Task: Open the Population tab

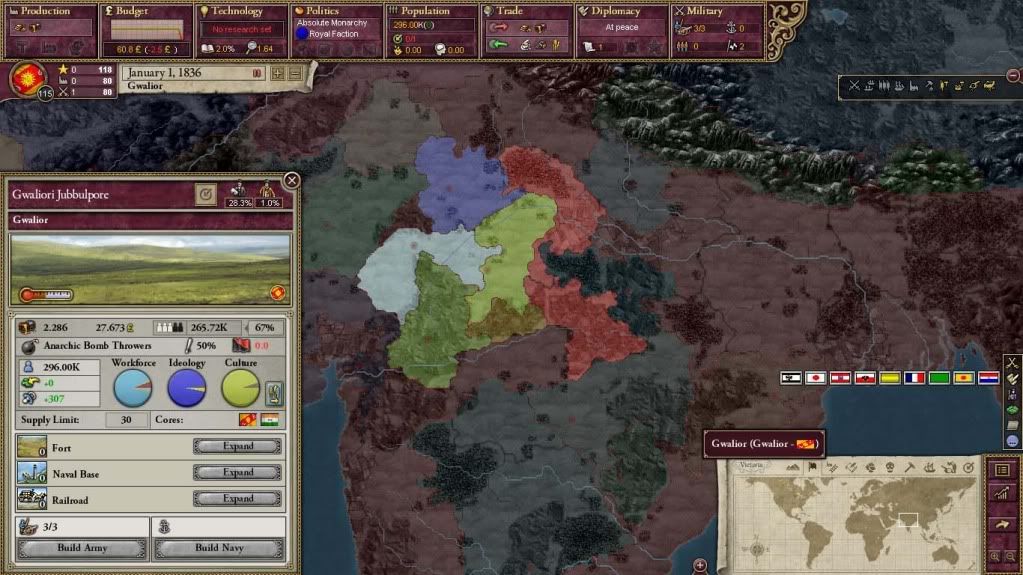Action: click(430, 11)
